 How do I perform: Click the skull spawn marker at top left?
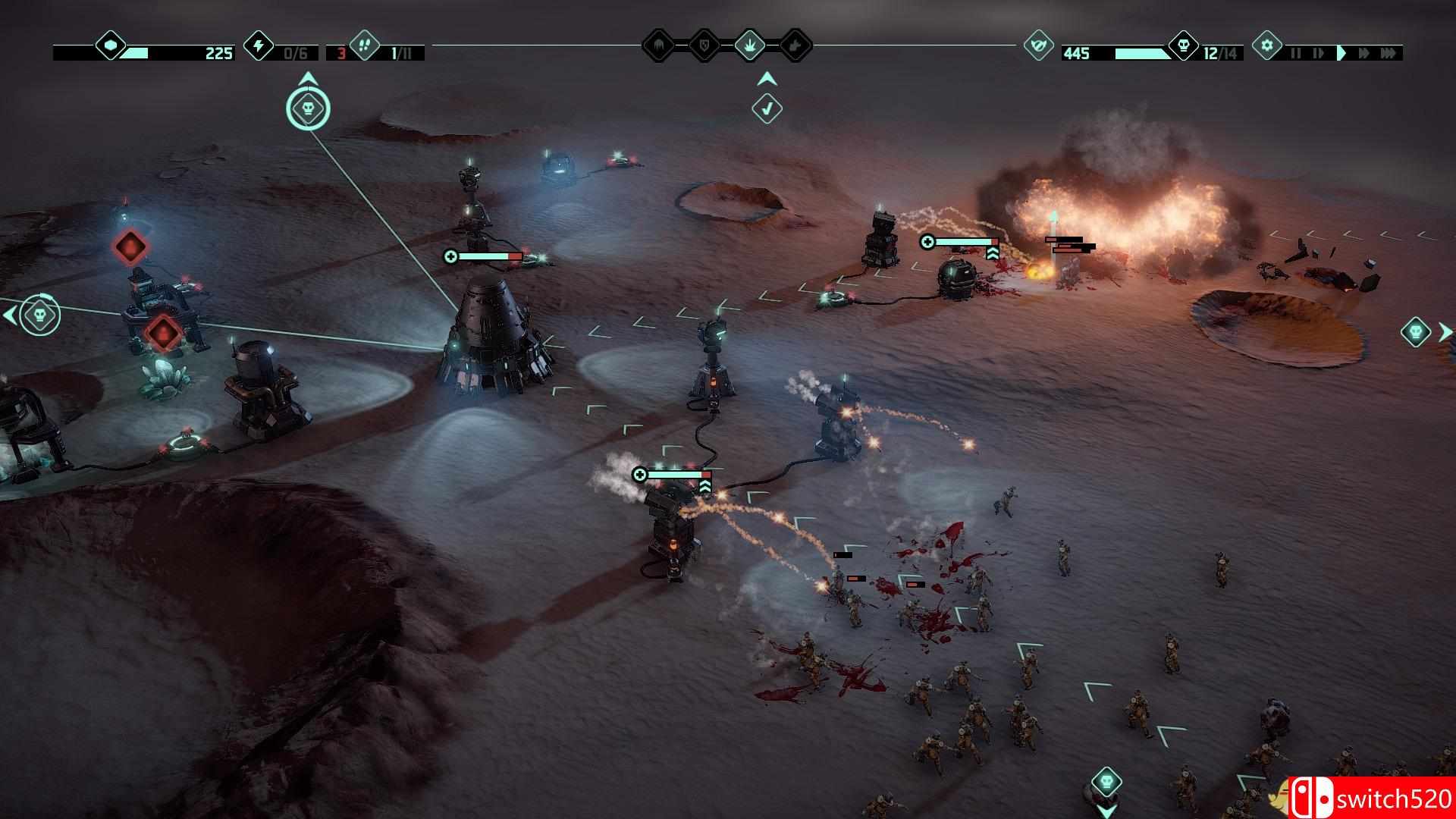tap(307, 108)
